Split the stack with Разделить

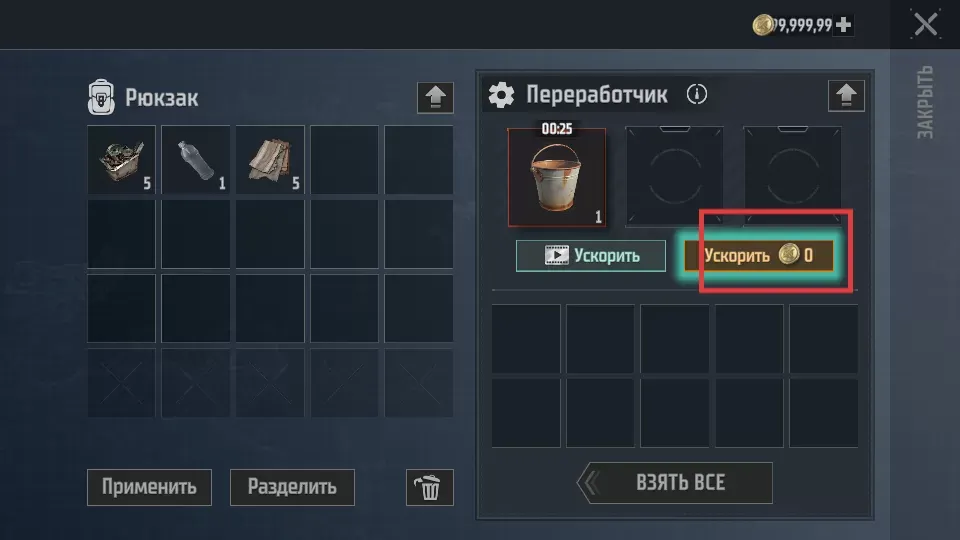click(x=292, y=487)
